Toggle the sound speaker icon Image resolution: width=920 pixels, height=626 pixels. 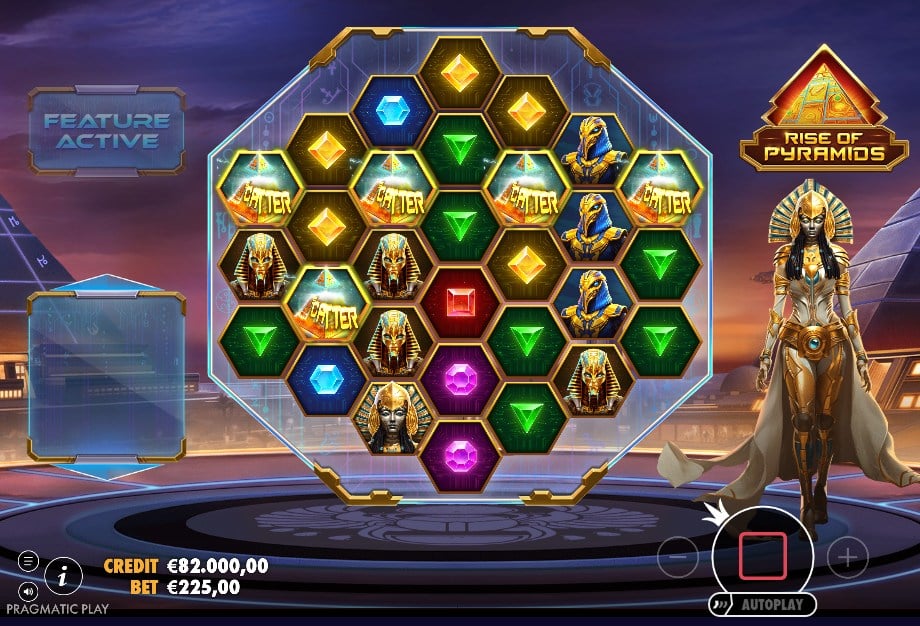point(28,590)
